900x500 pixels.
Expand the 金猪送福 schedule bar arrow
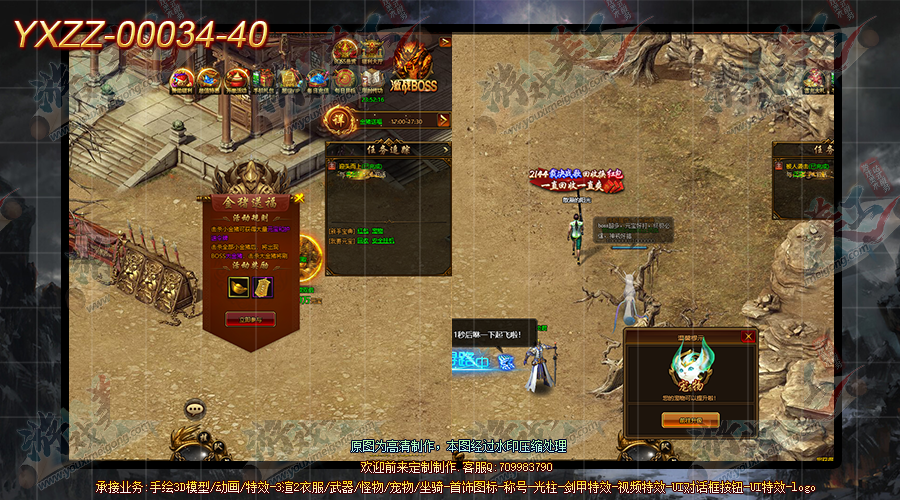click(x=443, y=121)
